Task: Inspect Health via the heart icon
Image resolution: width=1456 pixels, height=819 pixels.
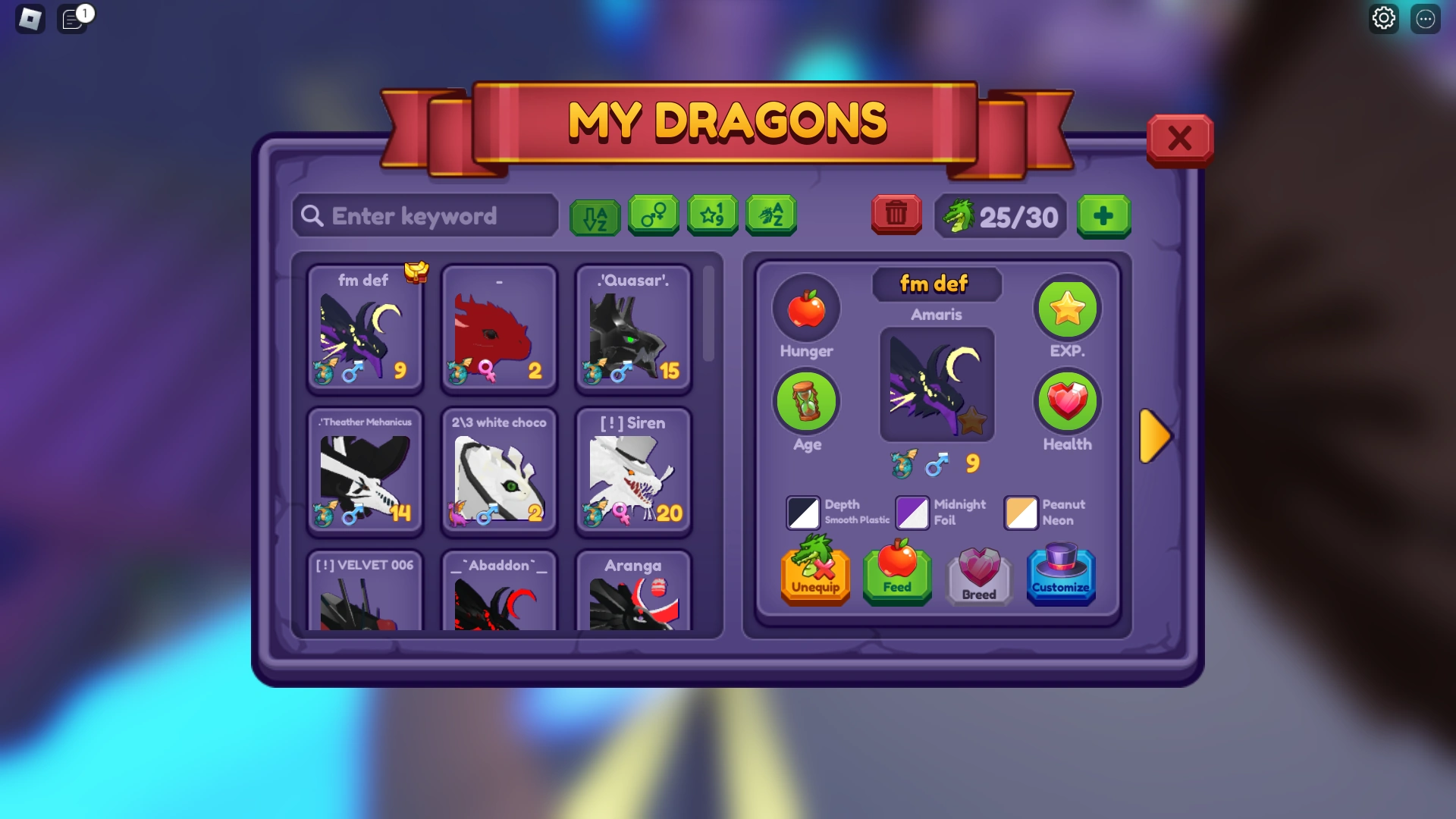Action: coord(1067,401)
